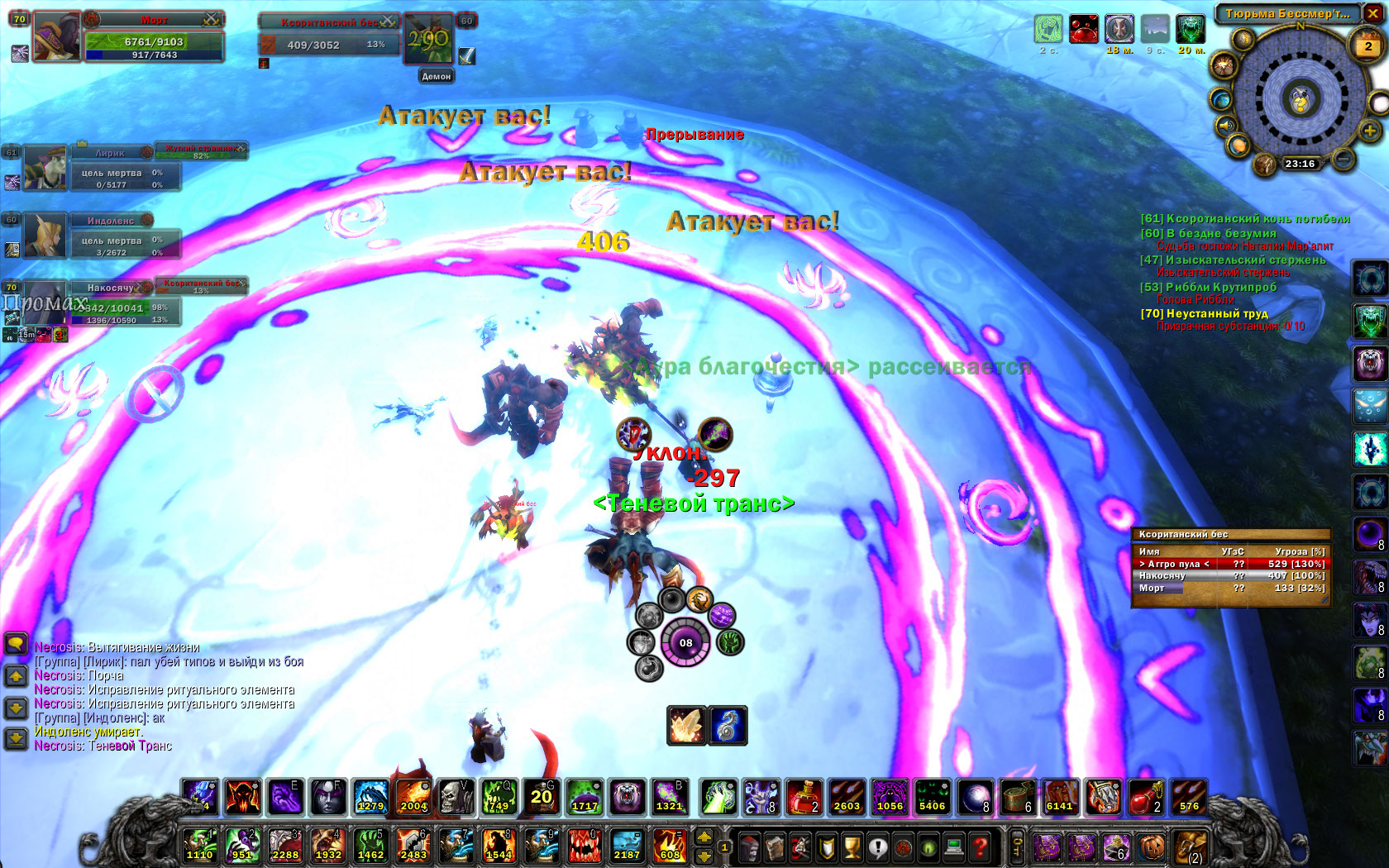This screenshot has width=1389, height=868.
Task: Click the Ксоританский бес target portrait
Action: 427,39
